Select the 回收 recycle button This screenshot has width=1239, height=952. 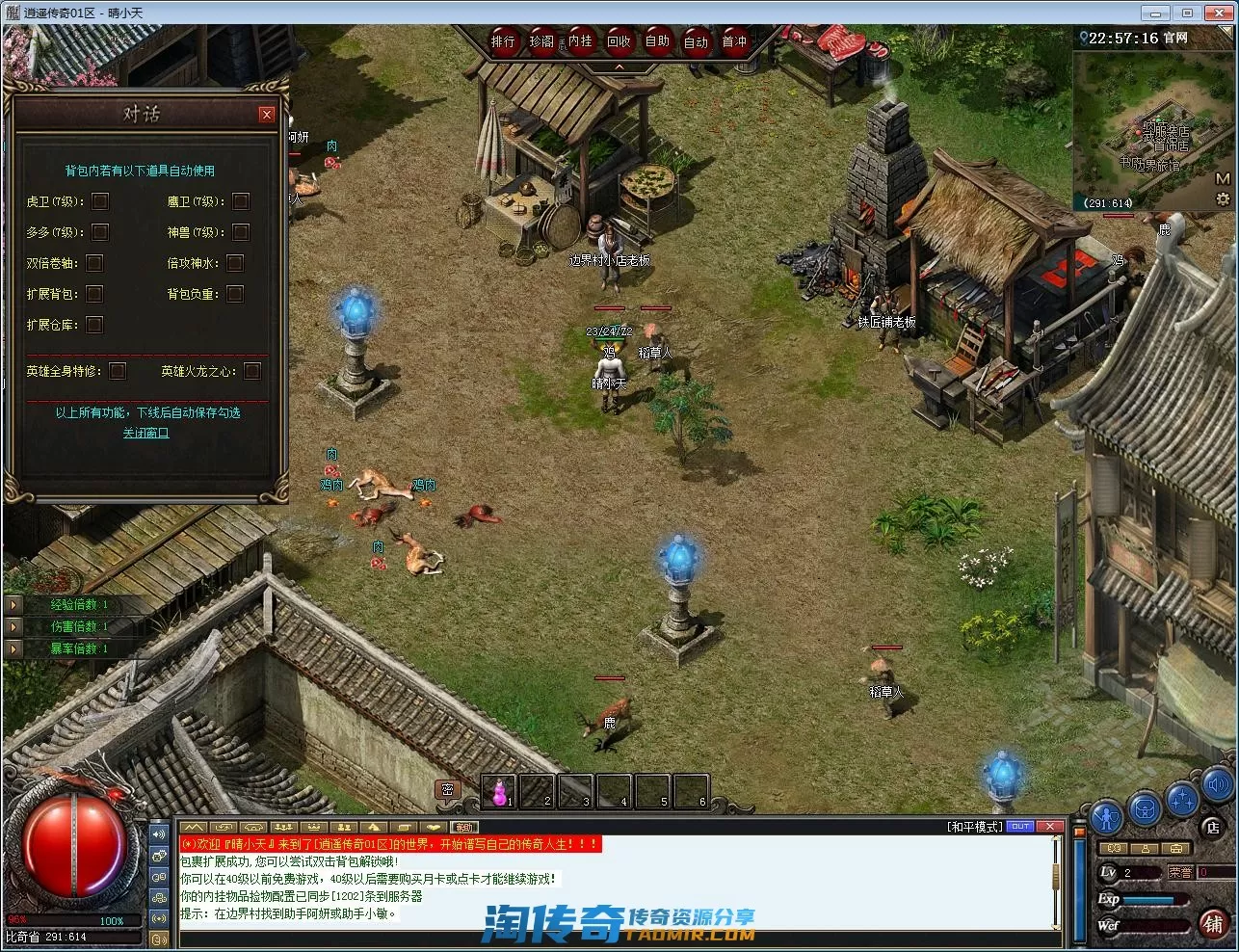(x=619, y=41)
